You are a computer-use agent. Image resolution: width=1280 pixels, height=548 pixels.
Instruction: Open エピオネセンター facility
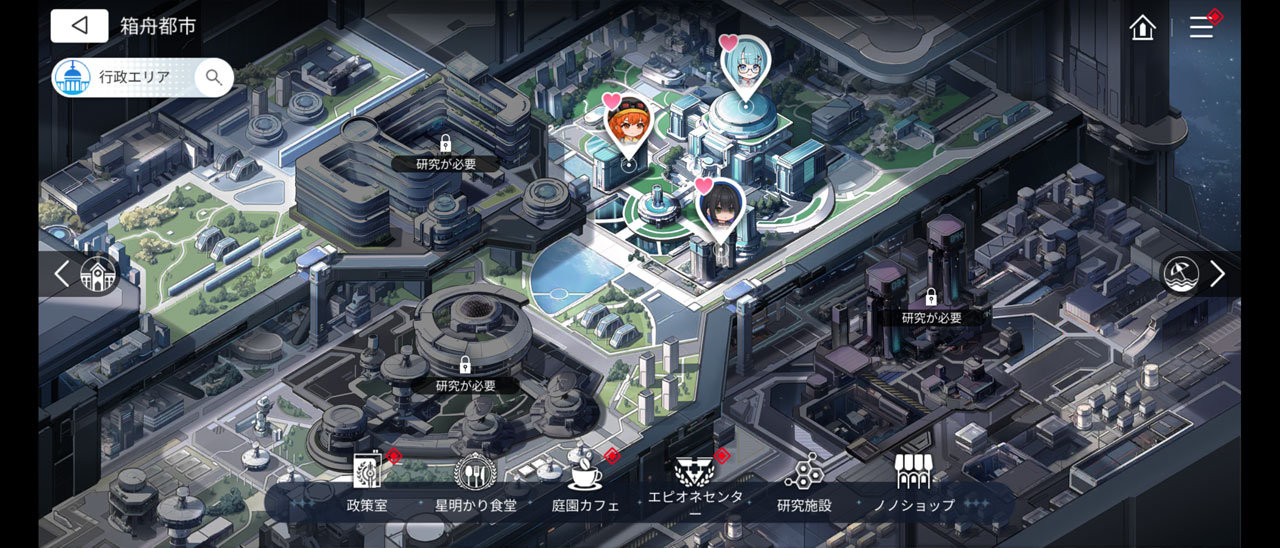(x=695, y=483)
